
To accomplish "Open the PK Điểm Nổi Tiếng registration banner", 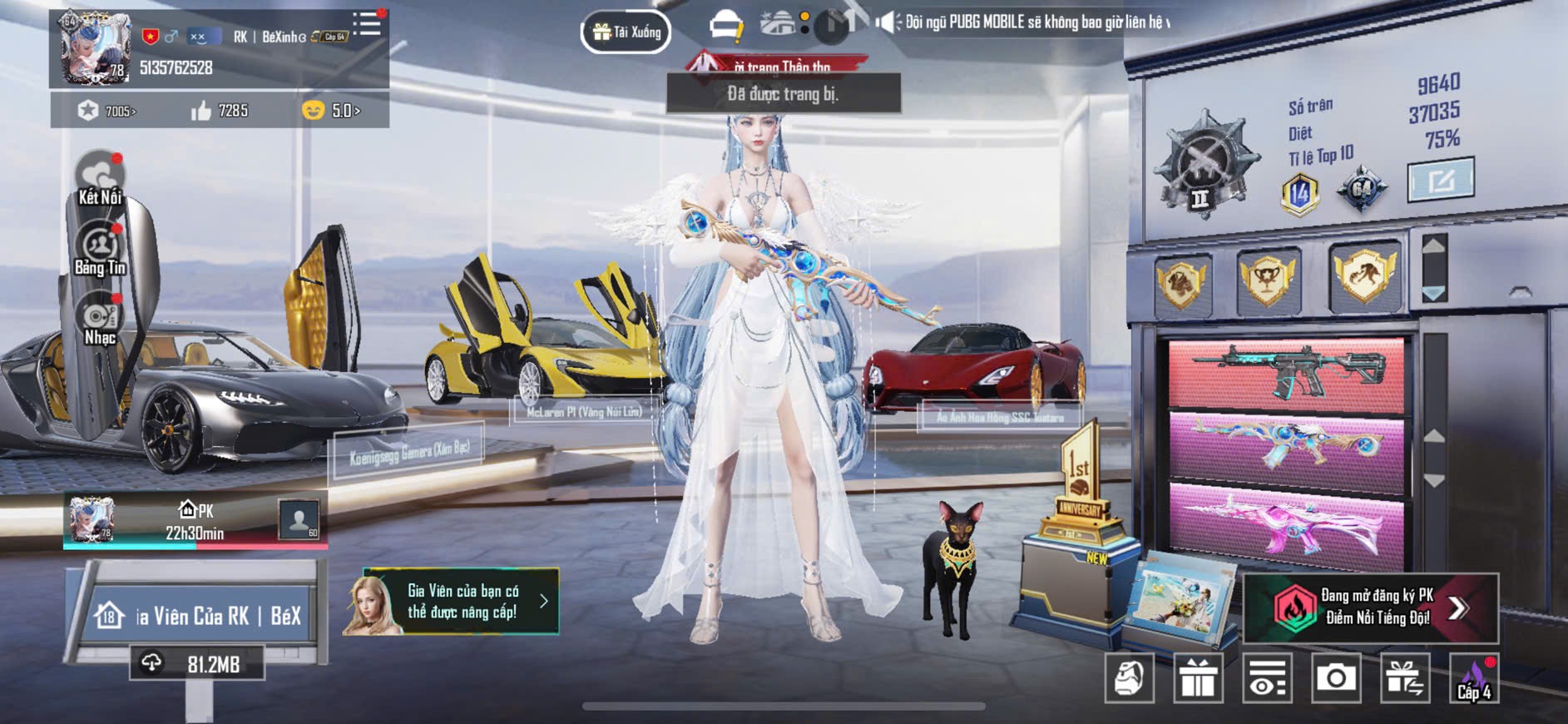I will tap(1370, 607).
